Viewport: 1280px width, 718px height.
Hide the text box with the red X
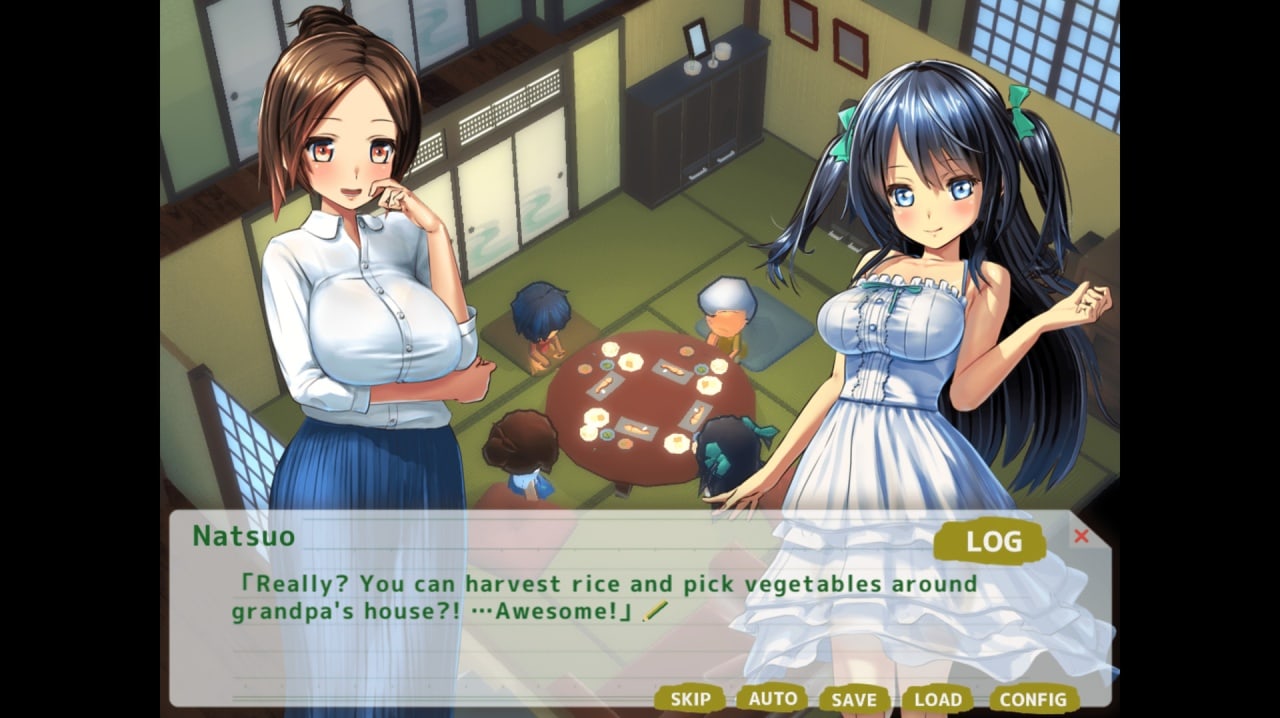pyautogui.click(x=1081, y=536)
